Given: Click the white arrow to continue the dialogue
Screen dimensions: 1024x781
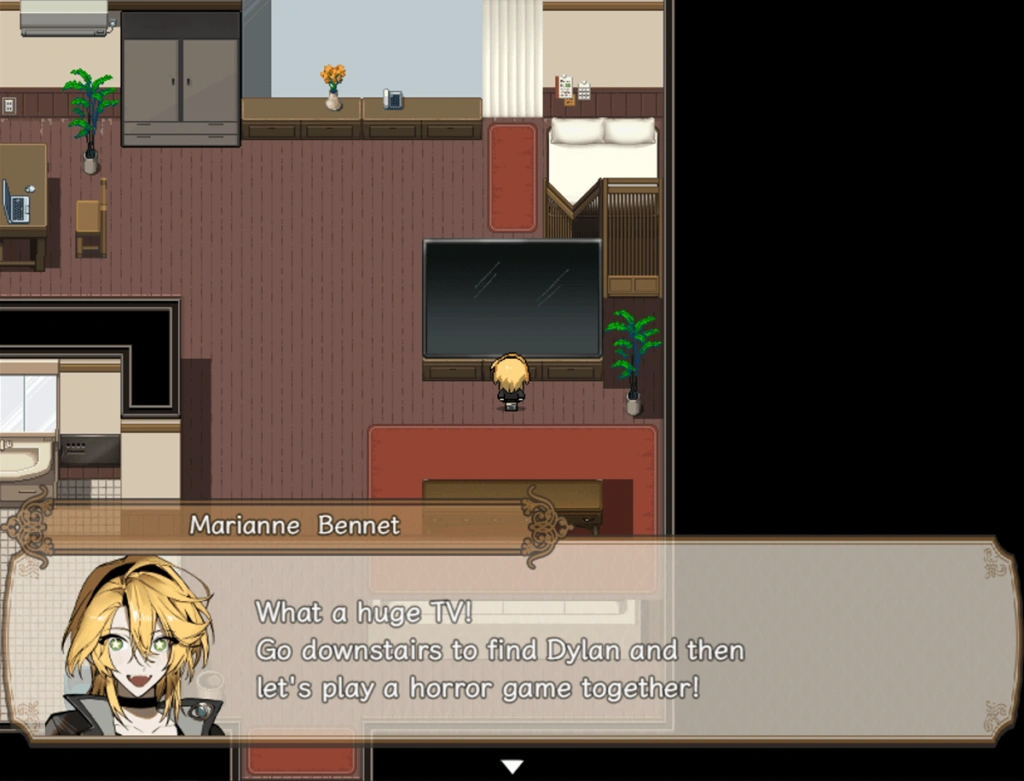Looking at the screenshot, I should [512, 766].
